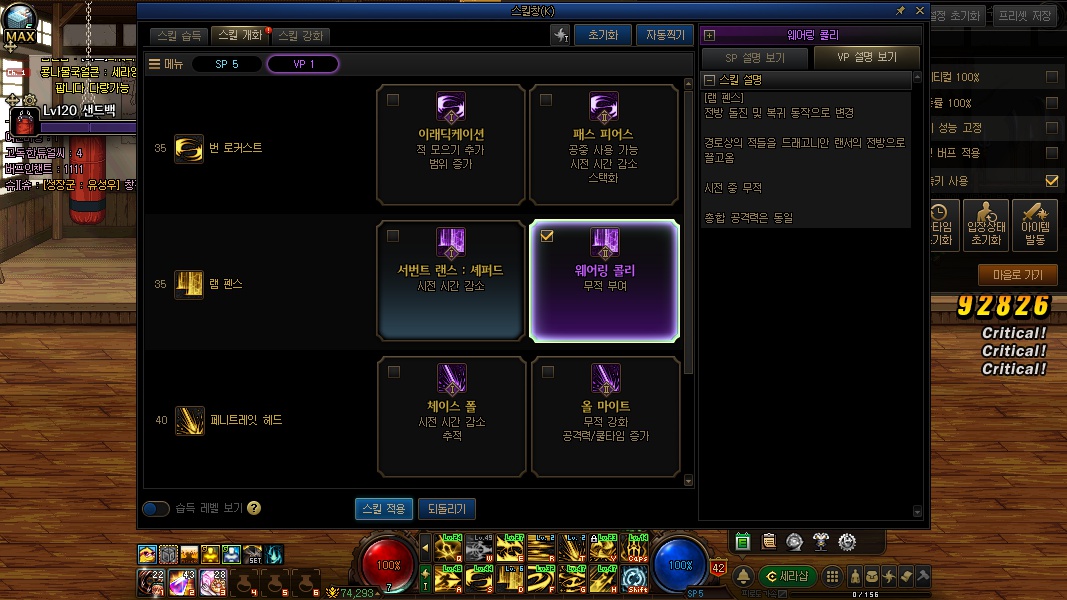Collapse the 스킬 설명 section
Screen dimensions: 1067x600
709,80
